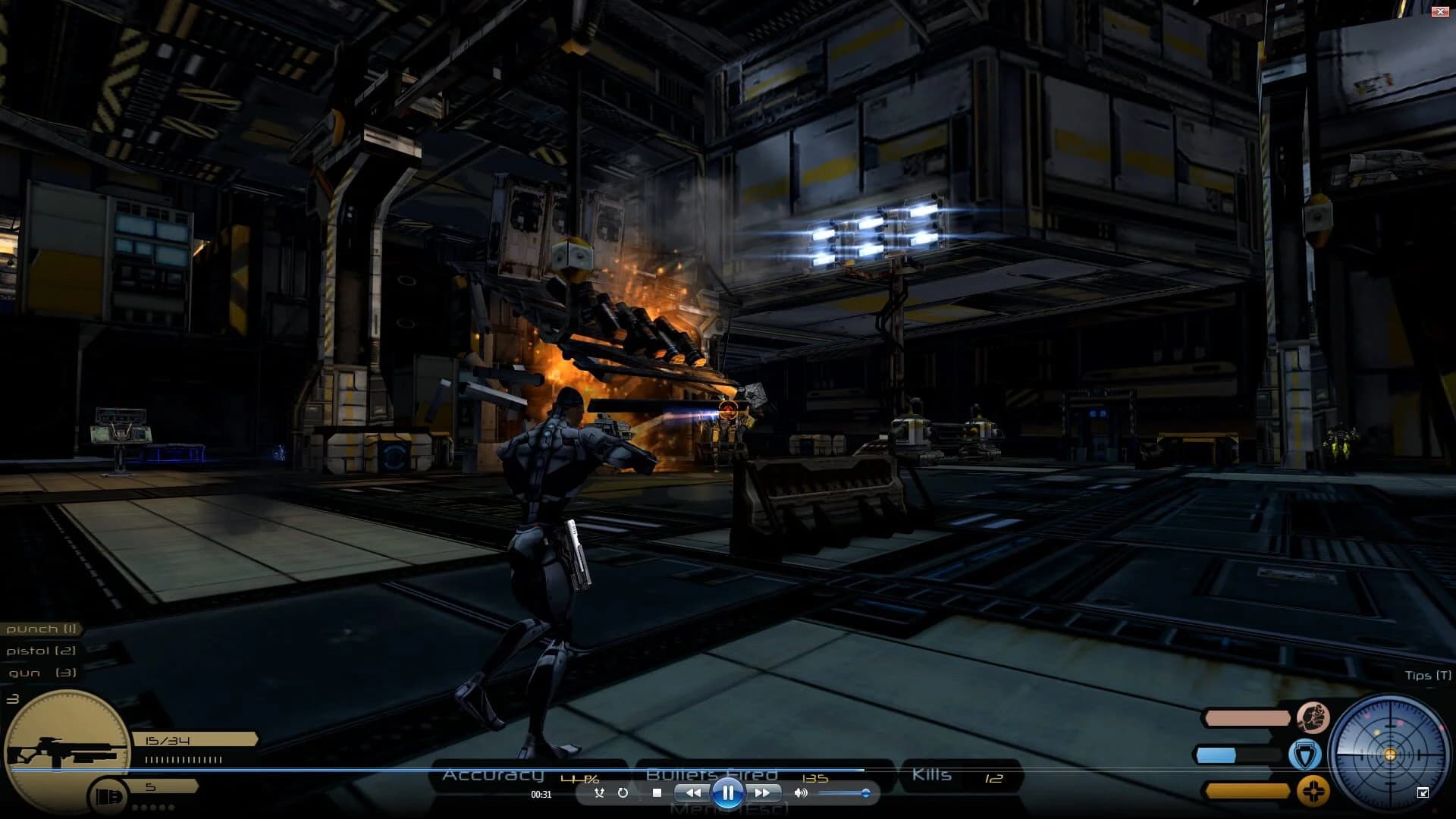Toggle the repeat icon next to shuffle
Screen dimensions: 1456x819
pyautogui.click(x=623, y=792)
